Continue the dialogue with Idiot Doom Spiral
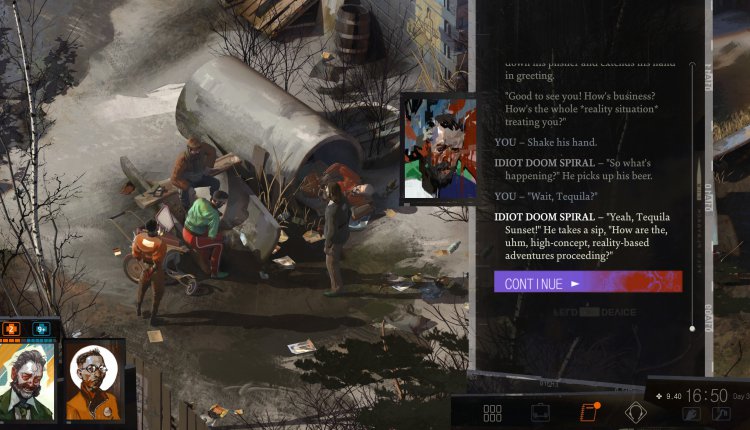750x430 pixels. (587, 282)
